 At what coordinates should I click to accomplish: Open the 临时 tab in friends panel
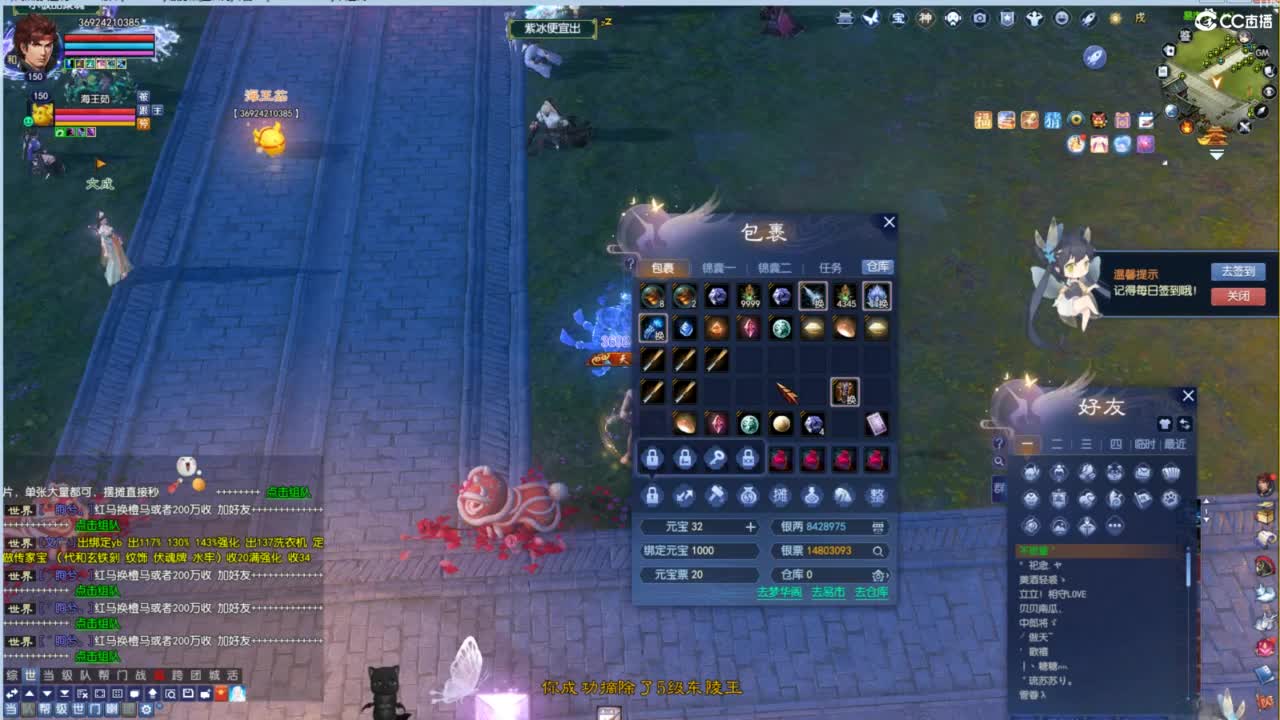[1144, 444]
